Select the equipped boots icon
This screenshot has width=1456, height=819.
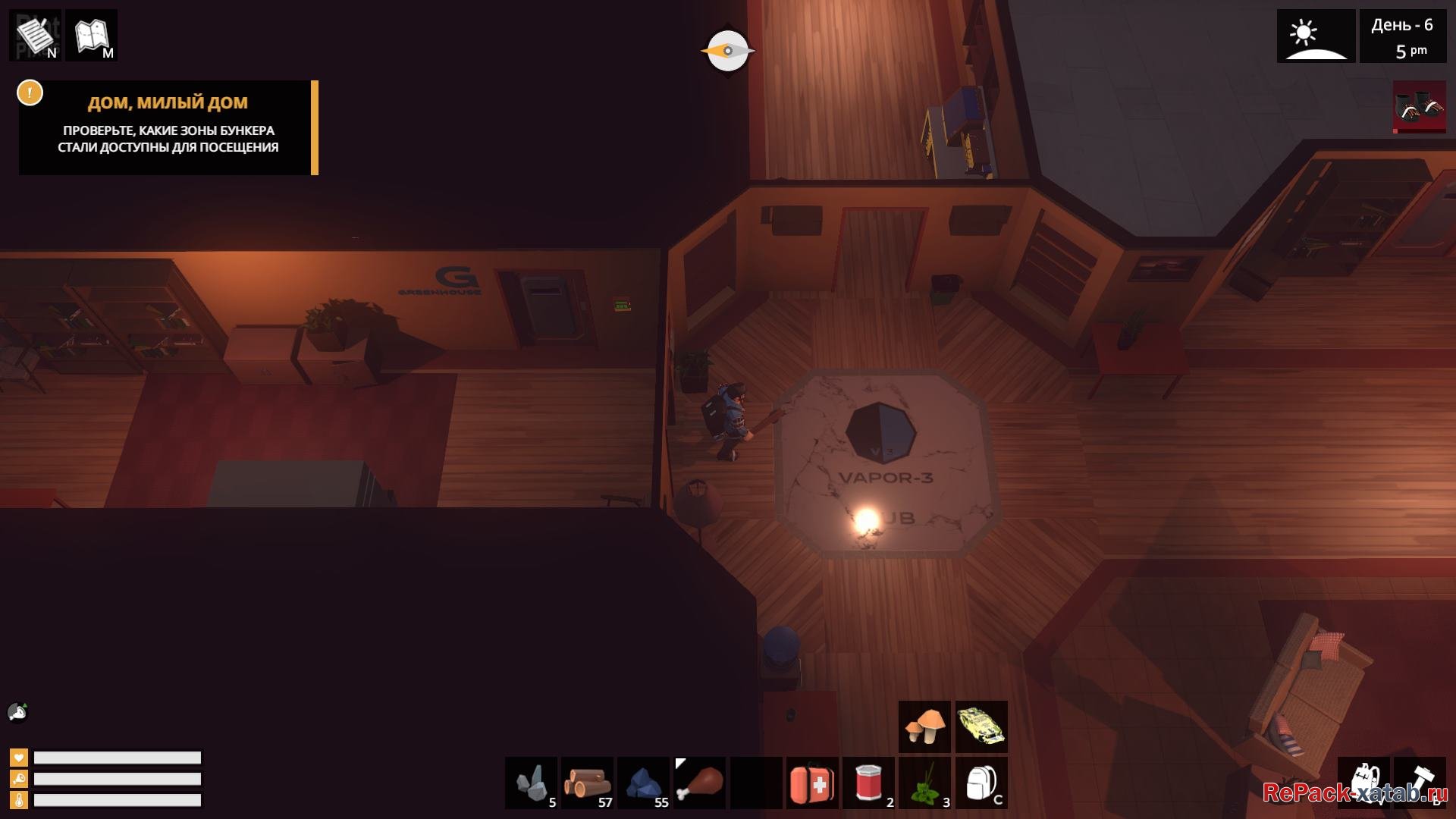(1419, 107)
